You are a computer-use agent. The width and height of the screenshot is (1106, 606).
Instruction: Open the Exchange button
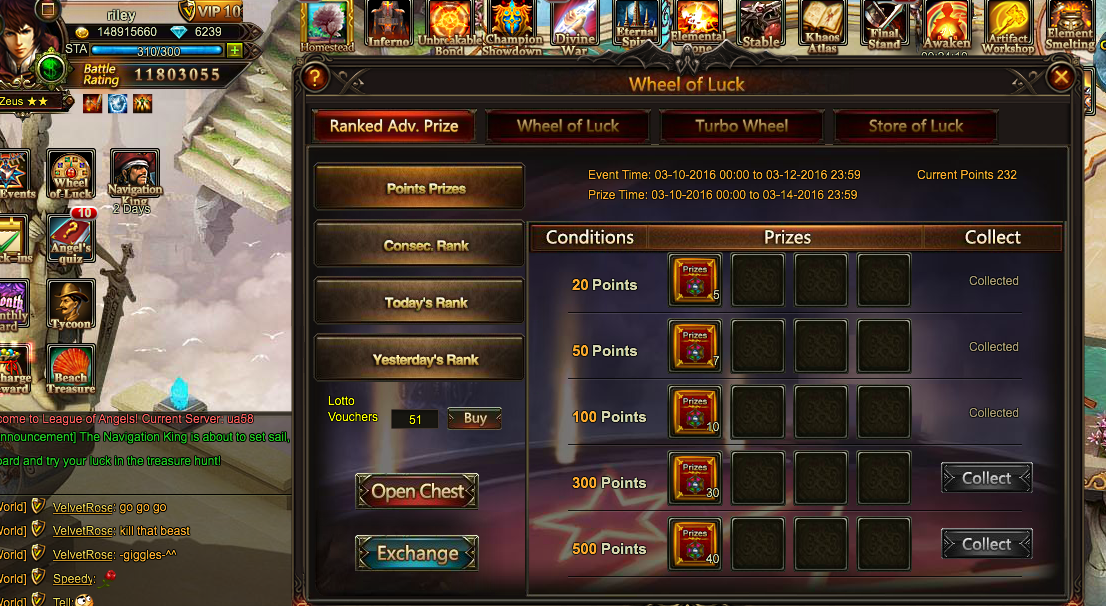(x=417, y=553)
